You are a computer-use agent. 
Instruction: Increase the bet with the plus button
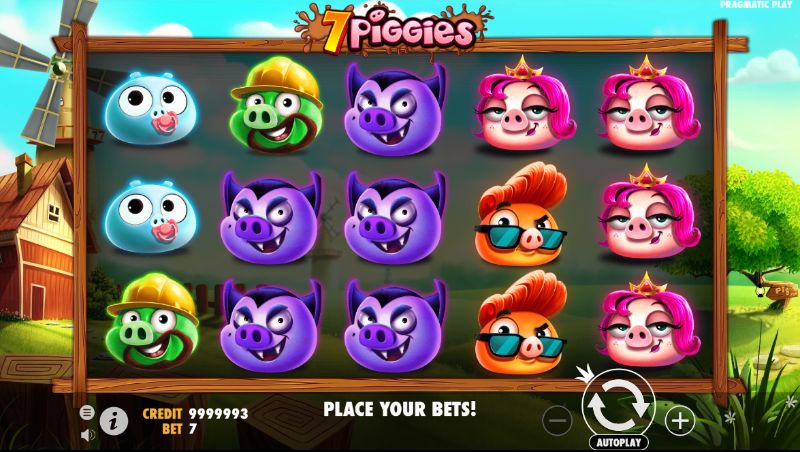pos(680,421)
